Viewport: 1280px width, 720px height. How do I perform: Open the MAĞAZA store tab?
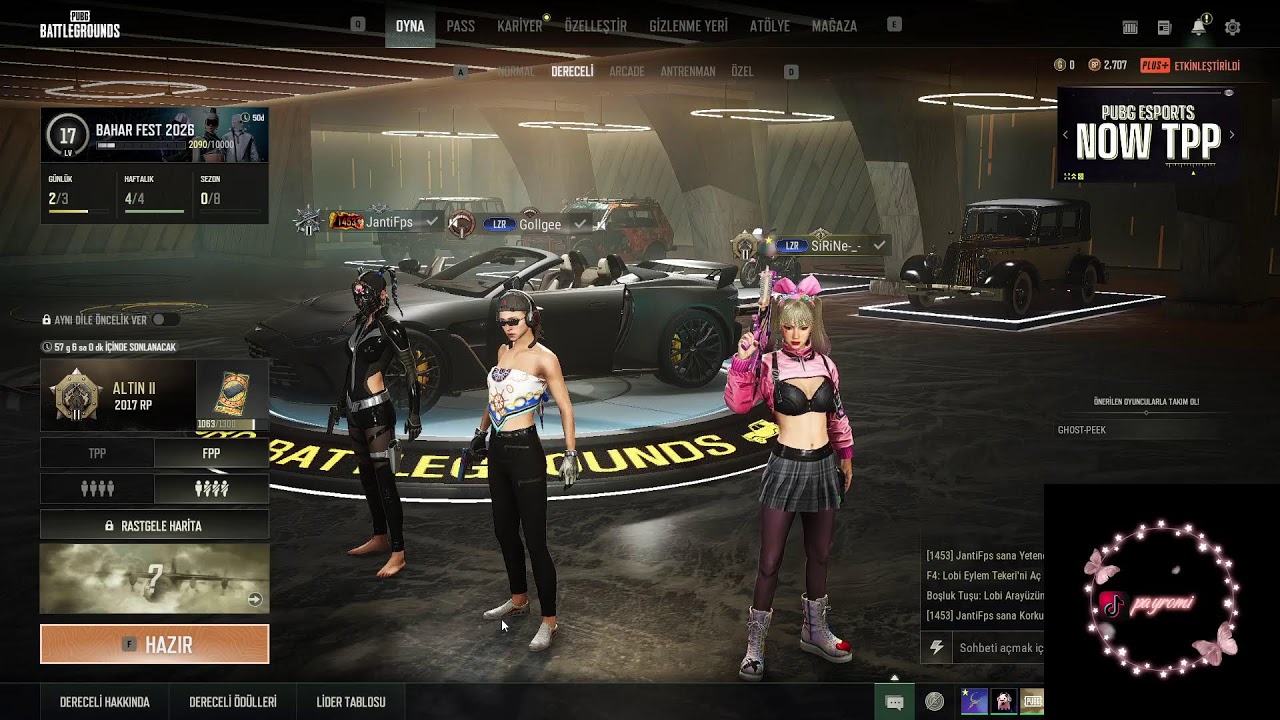[x=834, y=26]
